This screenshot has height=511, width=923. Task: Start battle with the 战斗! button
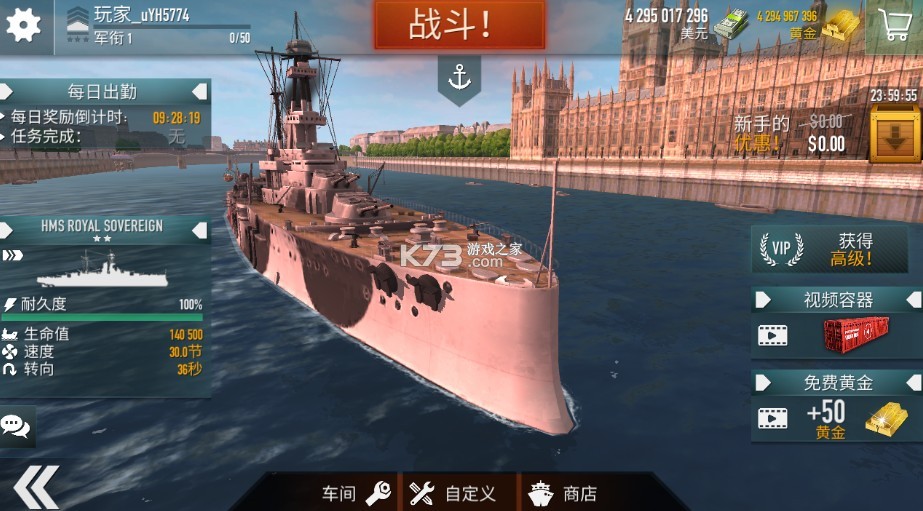459,25
